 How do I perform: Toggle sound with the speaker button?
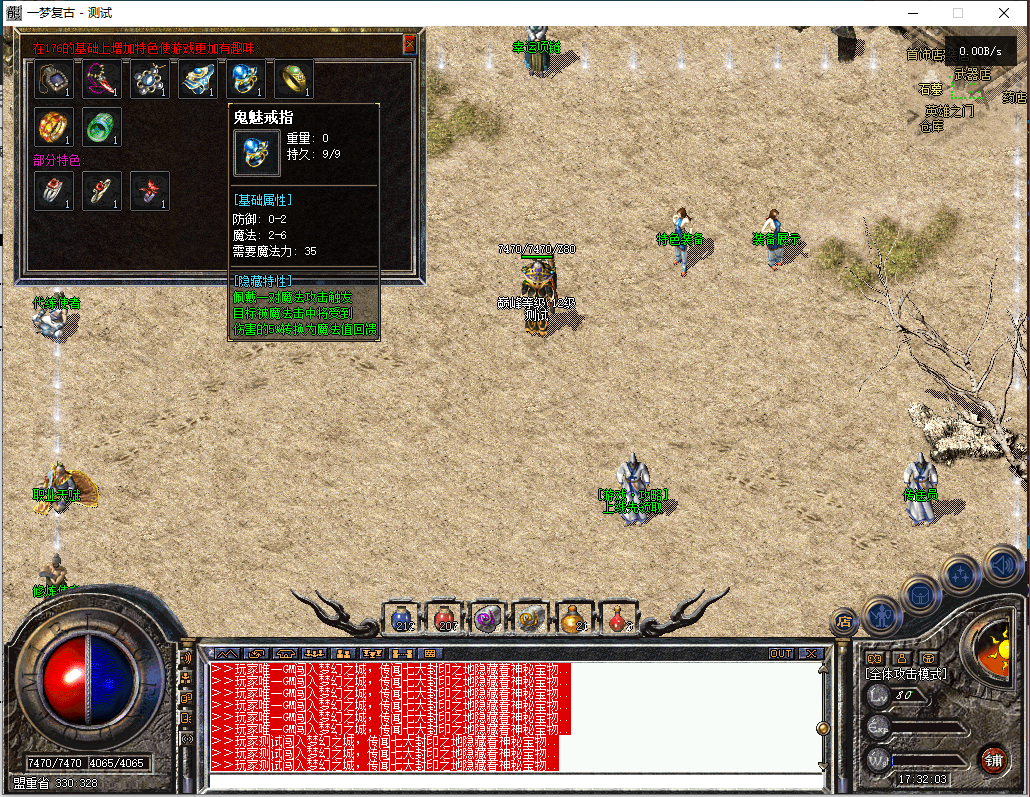pyautogui.click(x=1003, y=567)
